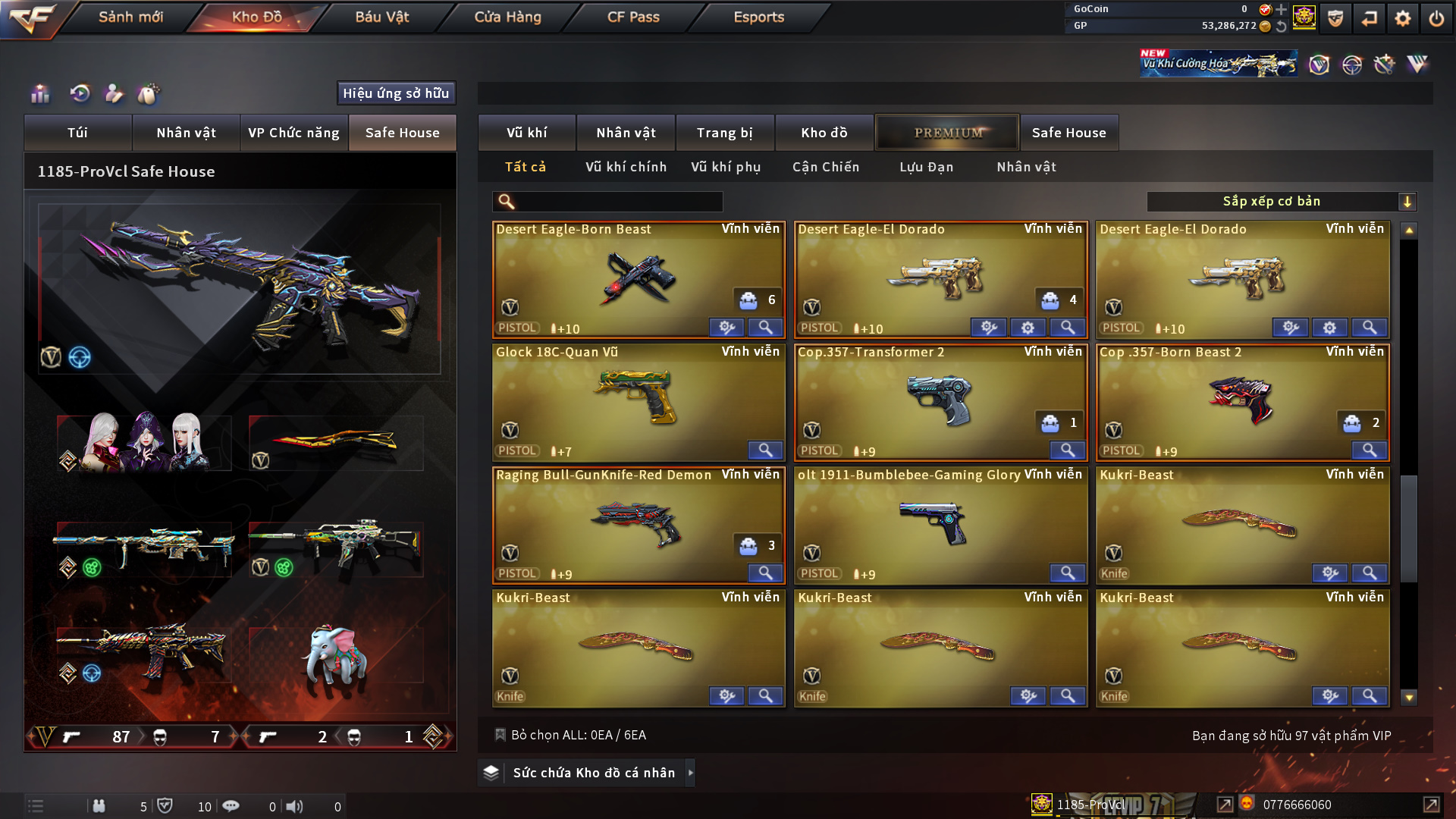Select the Glock 18C-Quan Vũ pistol
1456x819 pixels.
click(x=638, y=402)
